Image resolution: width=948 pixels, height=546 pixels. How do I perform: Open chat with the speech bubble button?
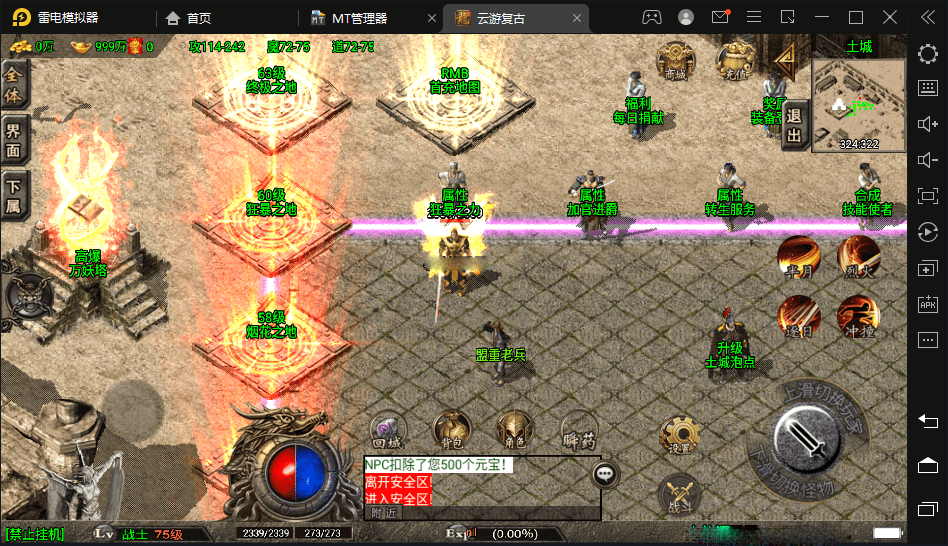point(606,475)
